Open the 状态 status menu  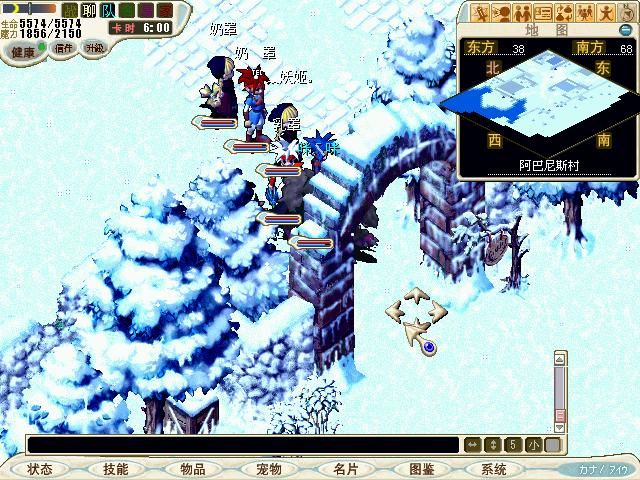40,469
